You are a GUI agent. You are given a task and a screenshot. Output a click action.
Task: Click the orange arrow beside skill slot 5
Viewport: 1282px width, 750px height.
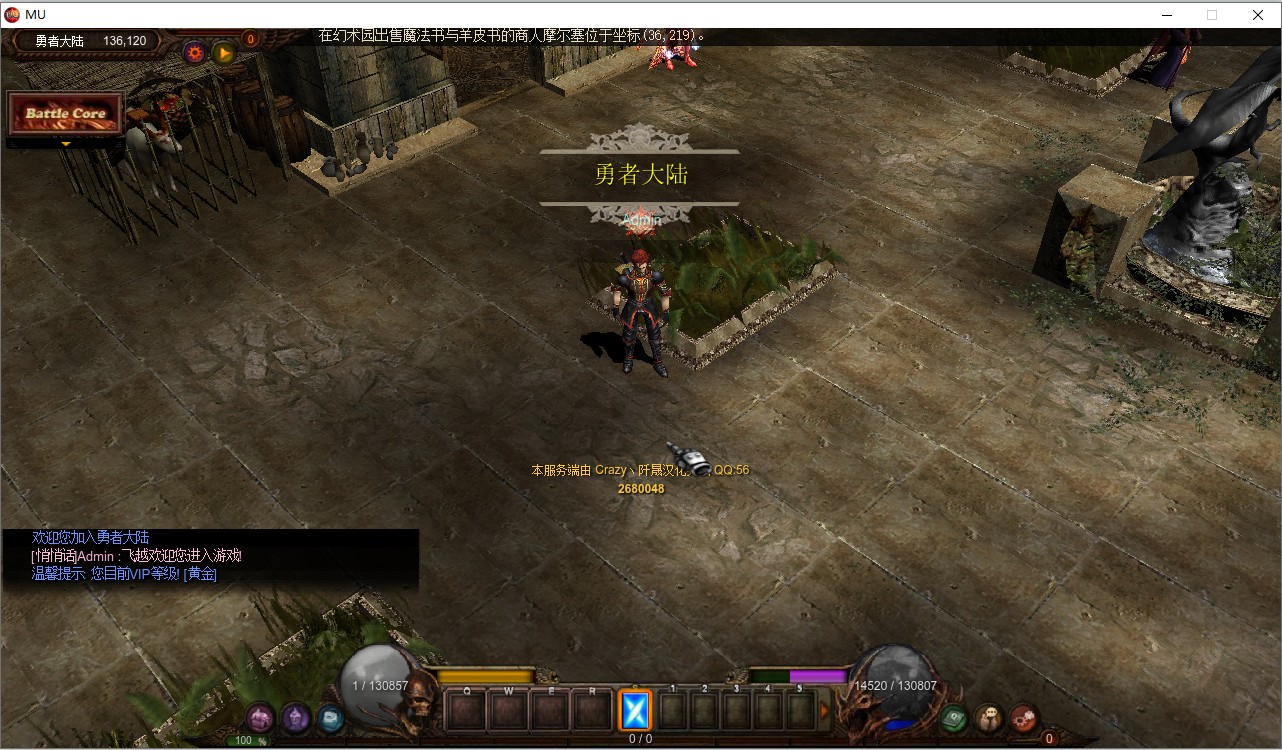point(825,711)
